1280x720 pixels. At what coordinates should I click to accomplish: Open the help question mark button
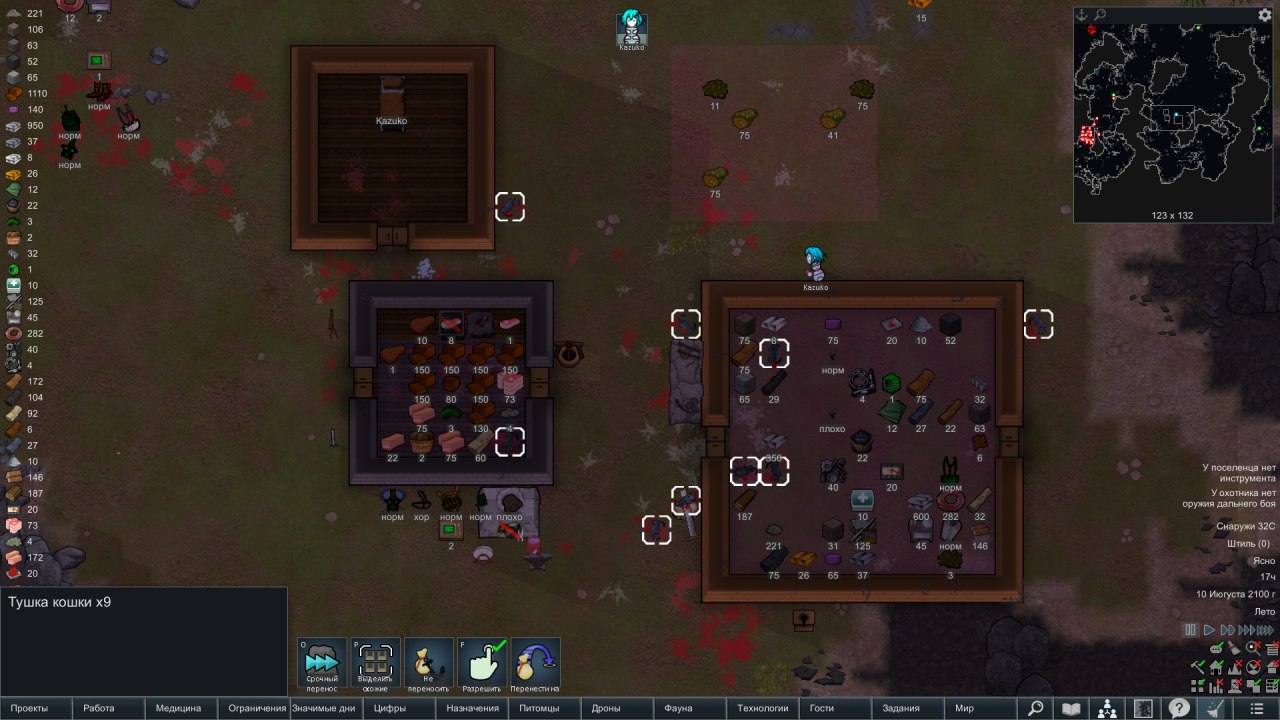[x=1179, y=708]
